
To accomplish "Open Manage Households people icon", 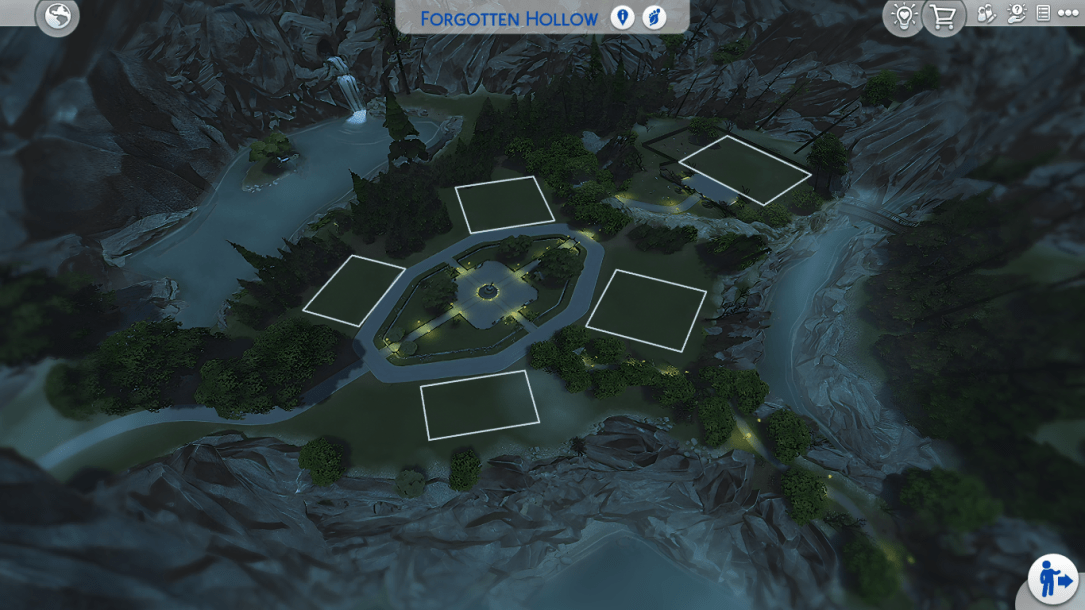I will click(986, 14).
